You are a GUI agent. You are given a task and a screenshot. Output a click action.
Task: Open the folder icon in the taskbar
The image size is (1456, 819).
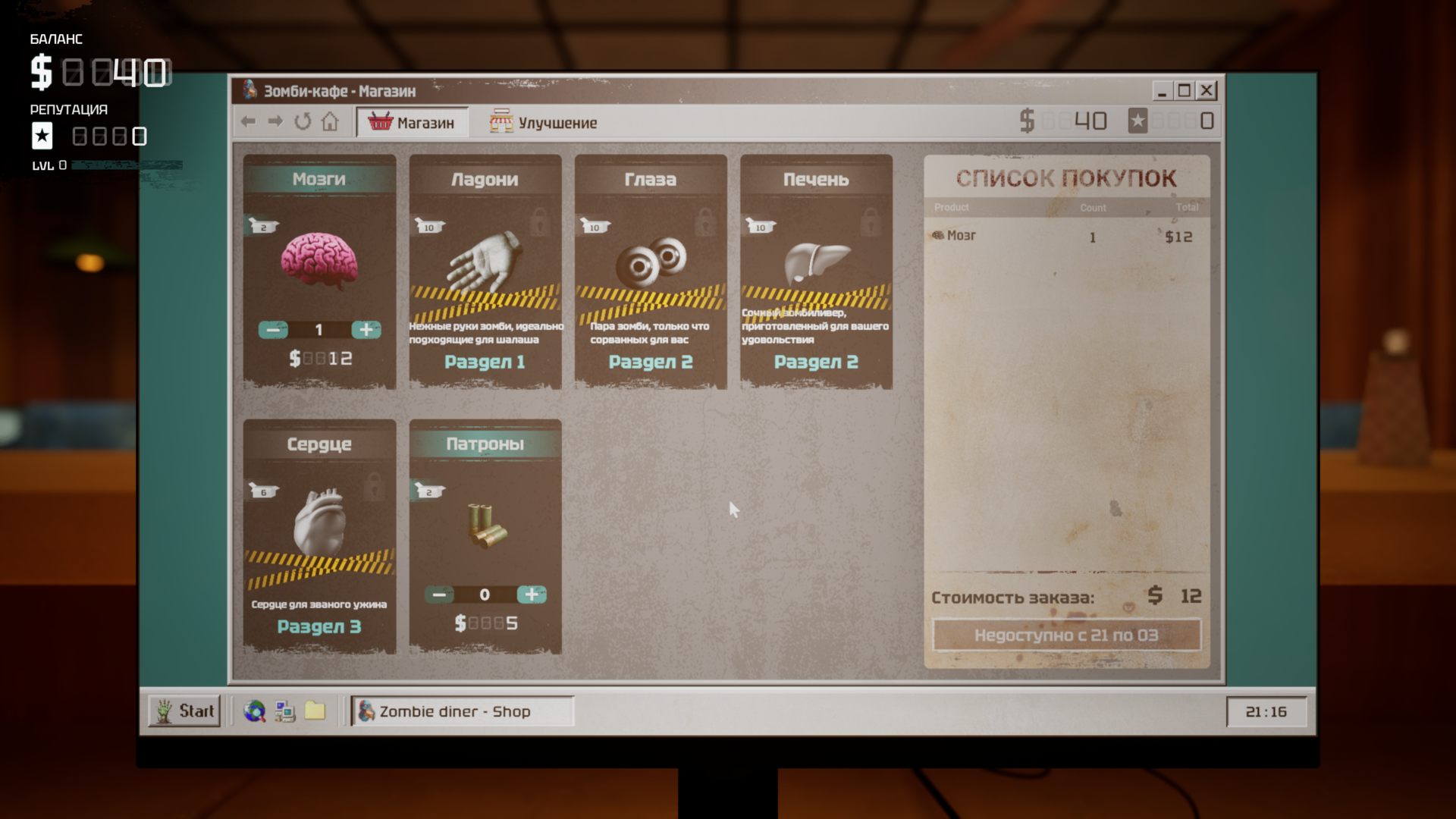click(315, 711)
